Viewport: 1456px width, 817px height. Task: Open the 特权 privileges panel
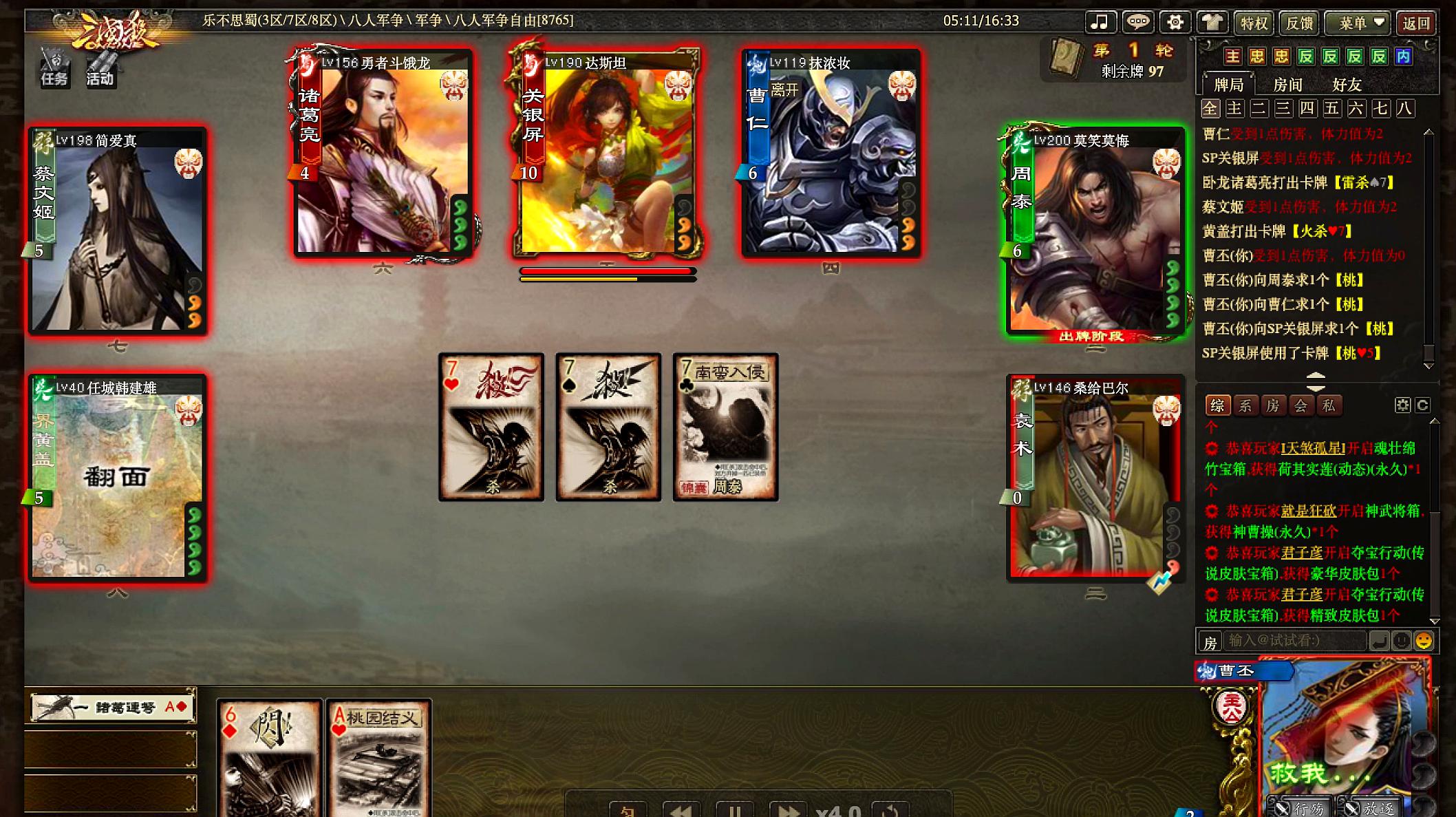click(1253, 23)
